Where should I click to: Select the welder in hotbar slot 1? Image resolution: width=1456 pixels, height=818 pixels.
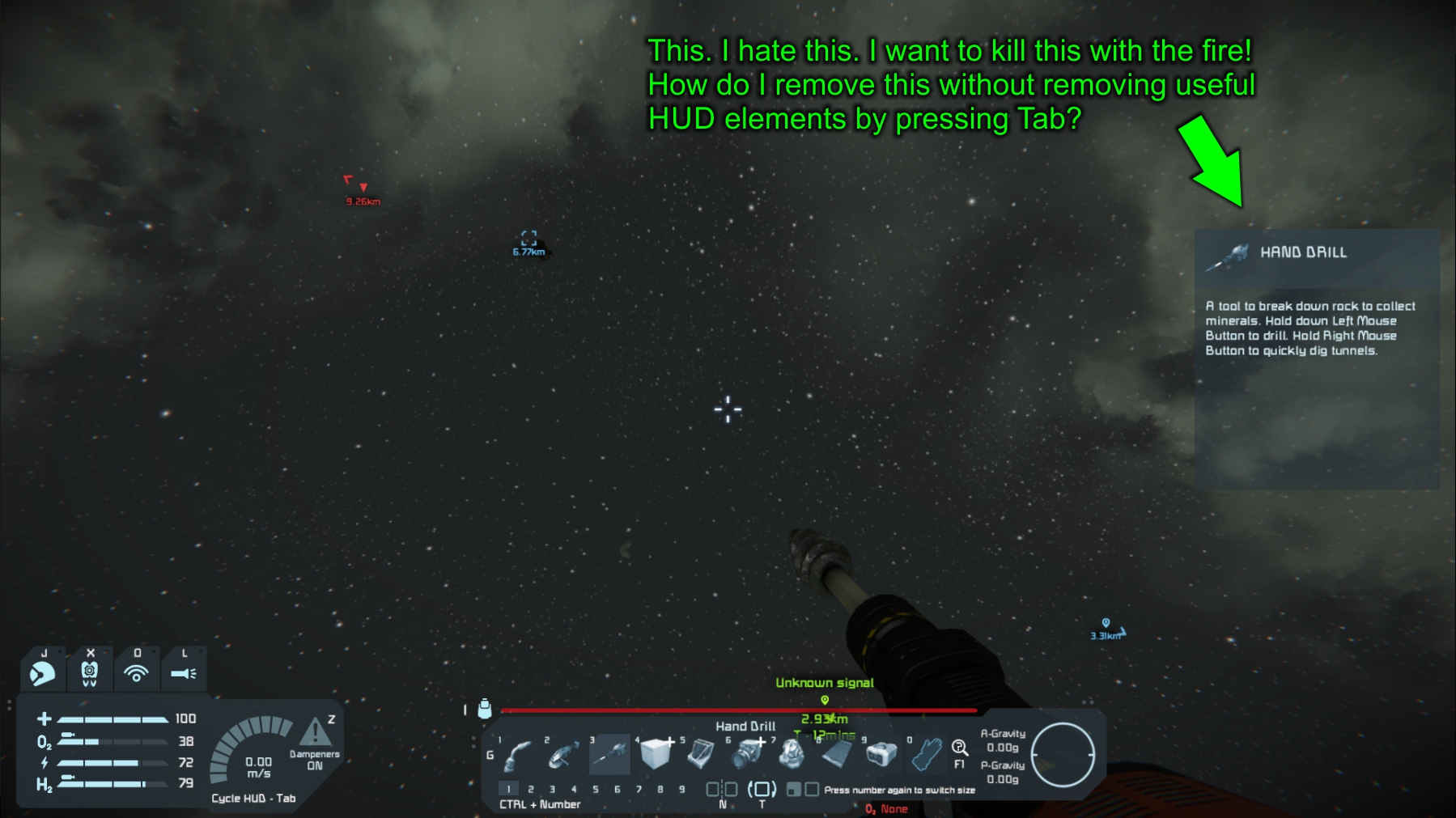518,756
